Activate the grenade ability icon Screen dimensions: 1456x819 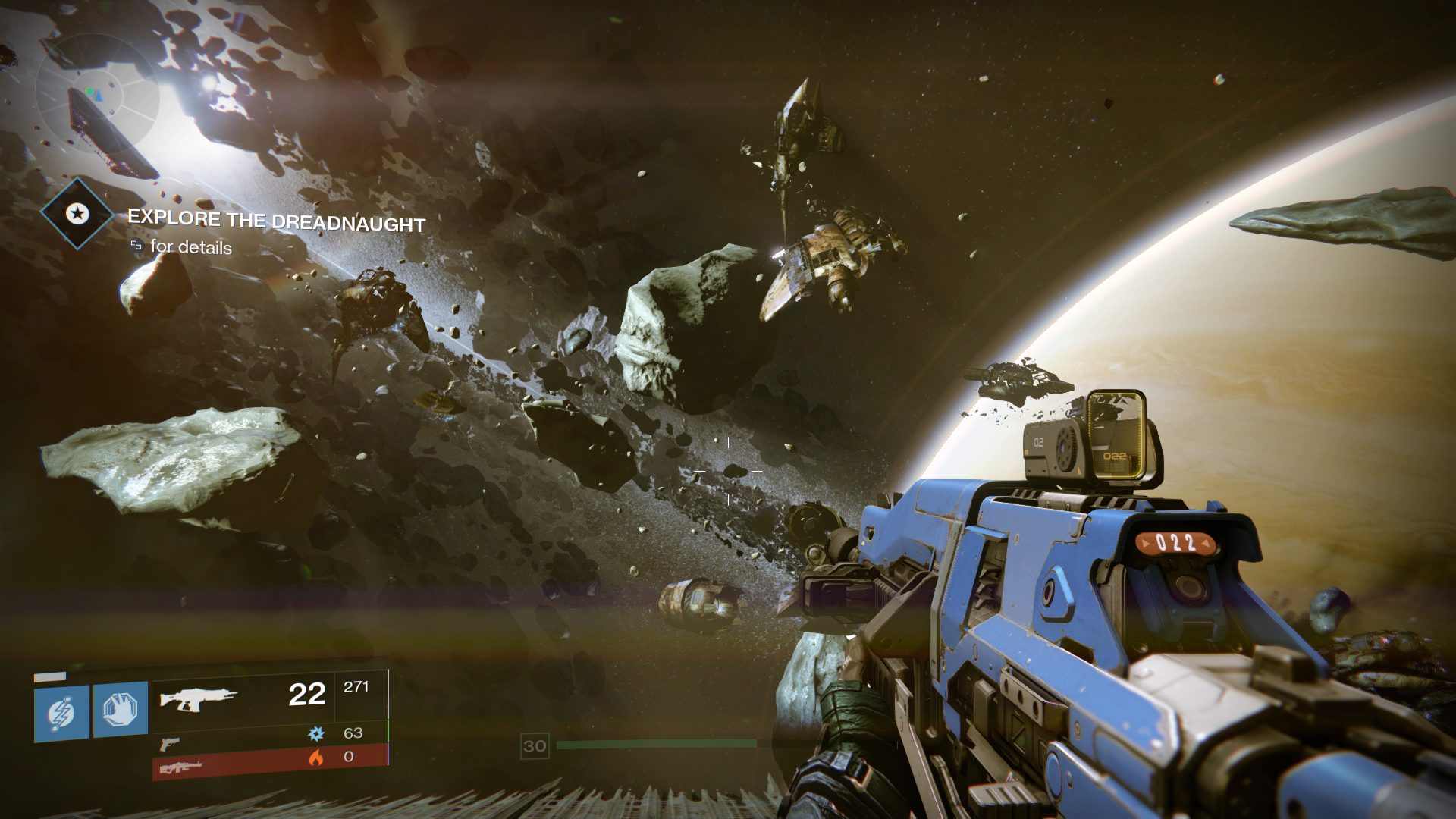pyautogui.click(x=61, y=713)
